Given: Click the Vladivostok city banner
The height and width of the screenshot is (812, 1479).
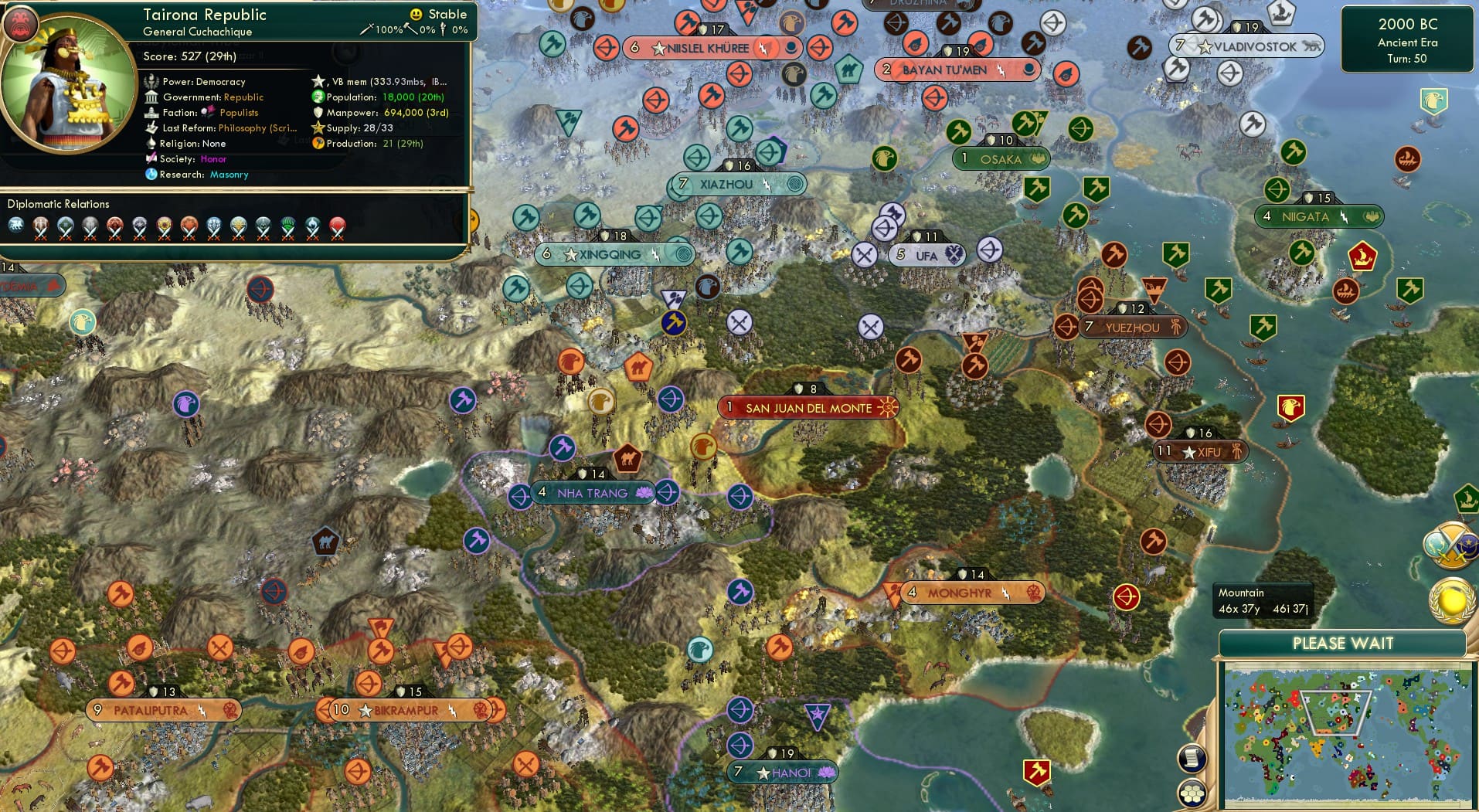Looking at the screenshot, I should (x=1245, y=46).
